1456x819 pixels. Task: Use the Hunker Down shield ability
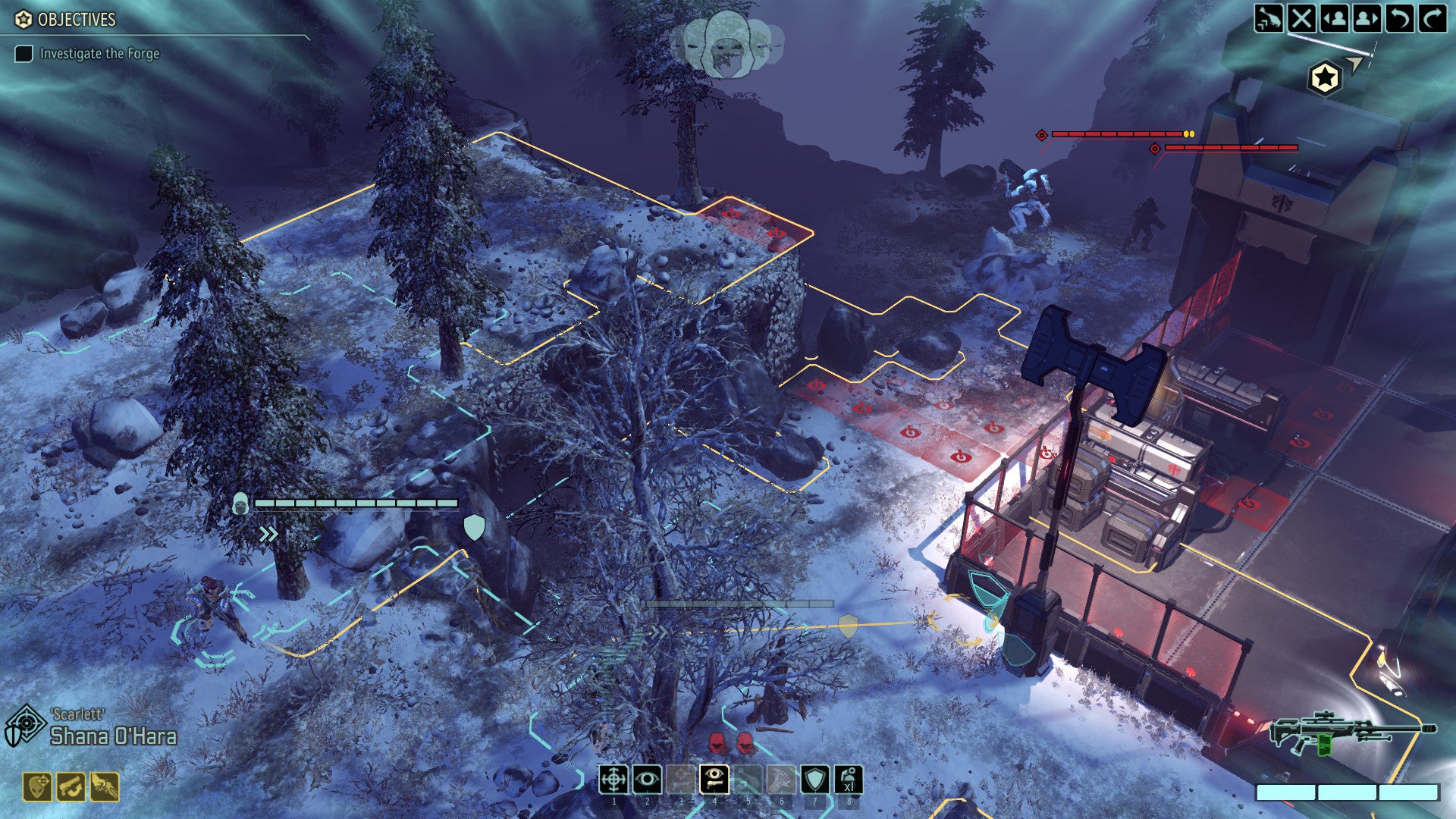[815, 779]
